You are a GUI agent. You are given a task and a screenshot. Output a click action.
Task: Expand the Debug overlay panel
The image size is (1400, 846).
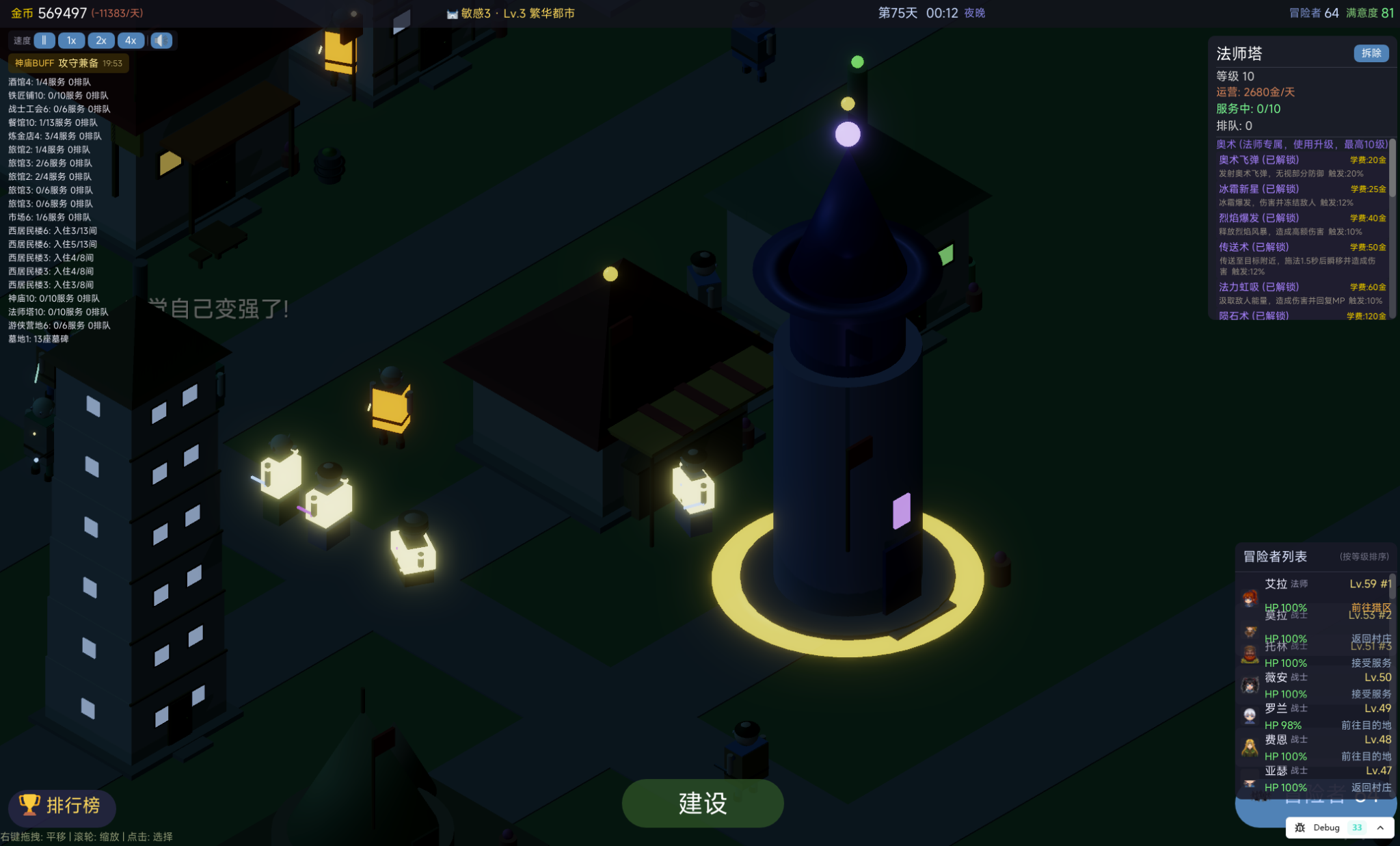(1380, 828)
